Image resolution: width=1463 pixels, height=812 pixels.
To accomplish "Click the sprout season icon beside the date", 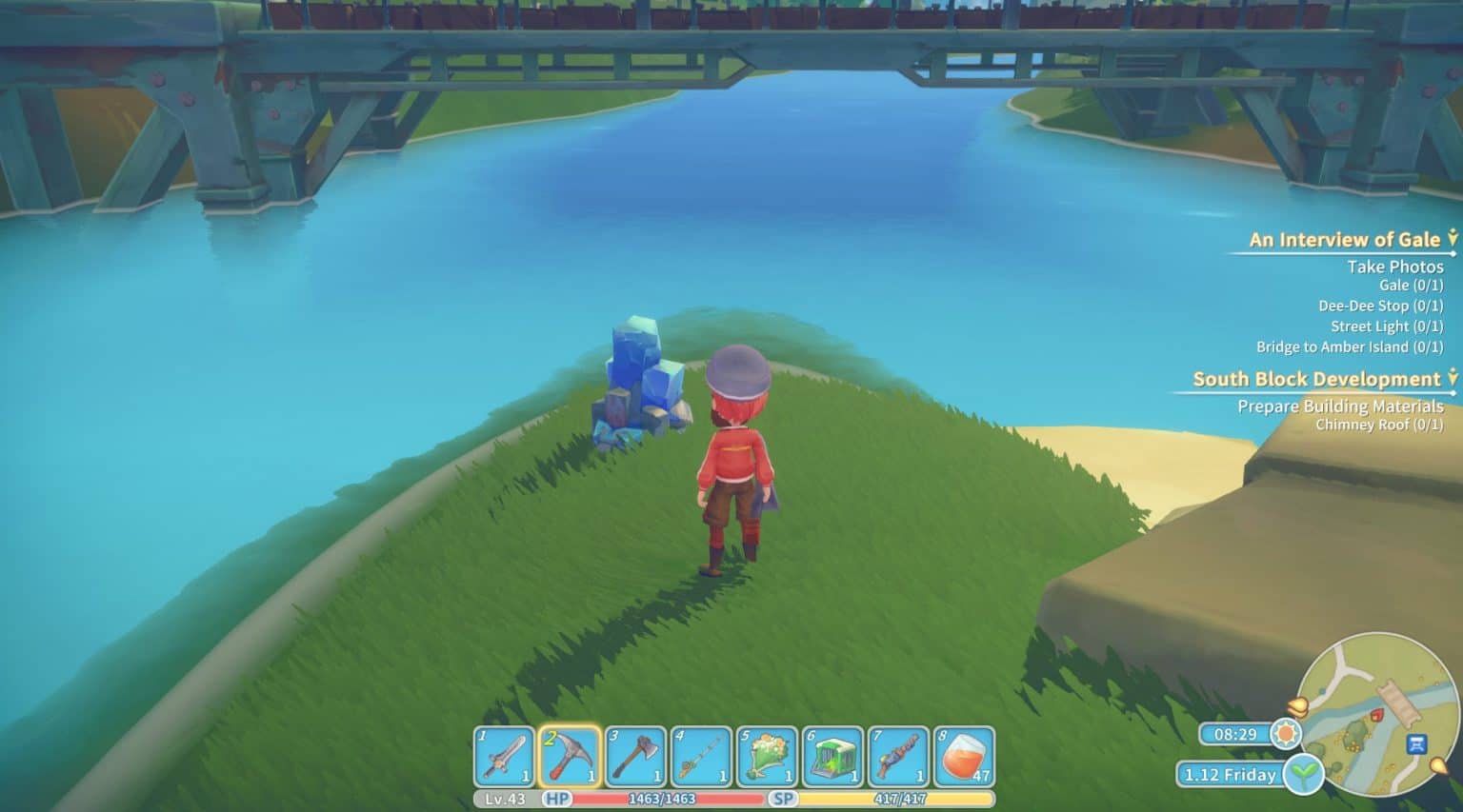I will 1303,775.
